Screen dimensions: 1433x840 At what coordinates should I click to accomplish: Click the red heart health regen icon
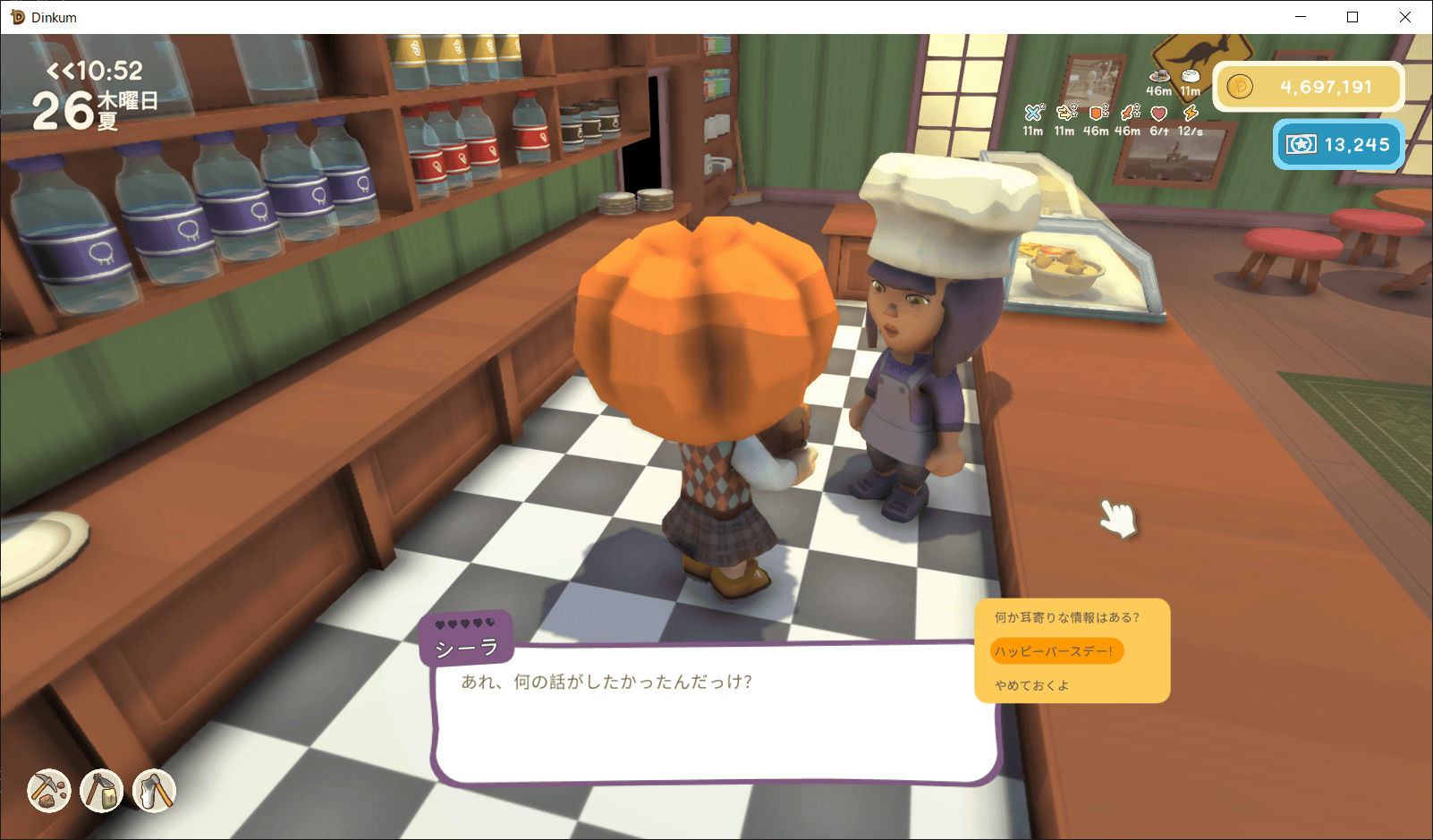(1159, 113)
